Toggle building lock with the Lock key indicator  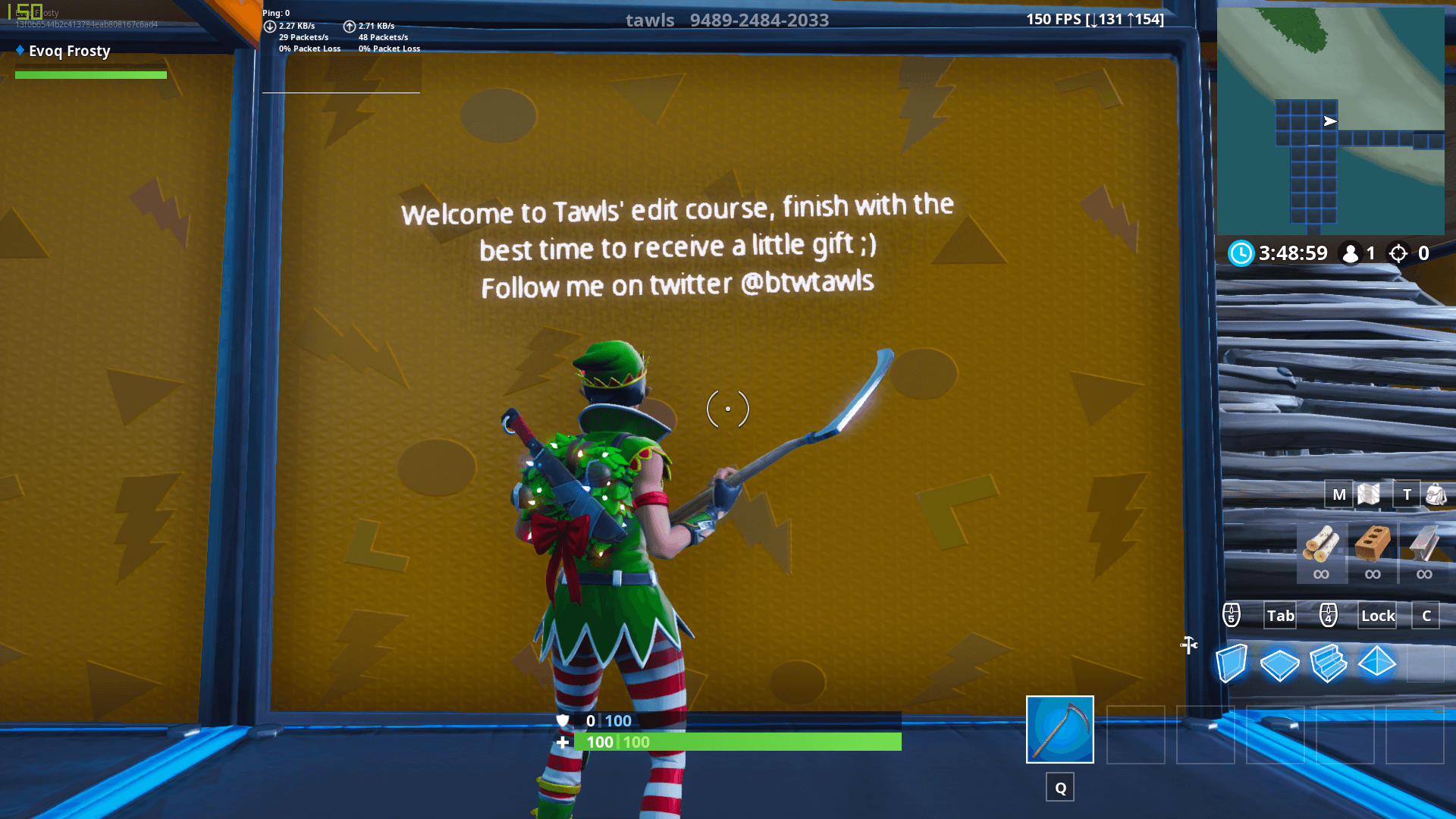click(x=1377, y=616)
